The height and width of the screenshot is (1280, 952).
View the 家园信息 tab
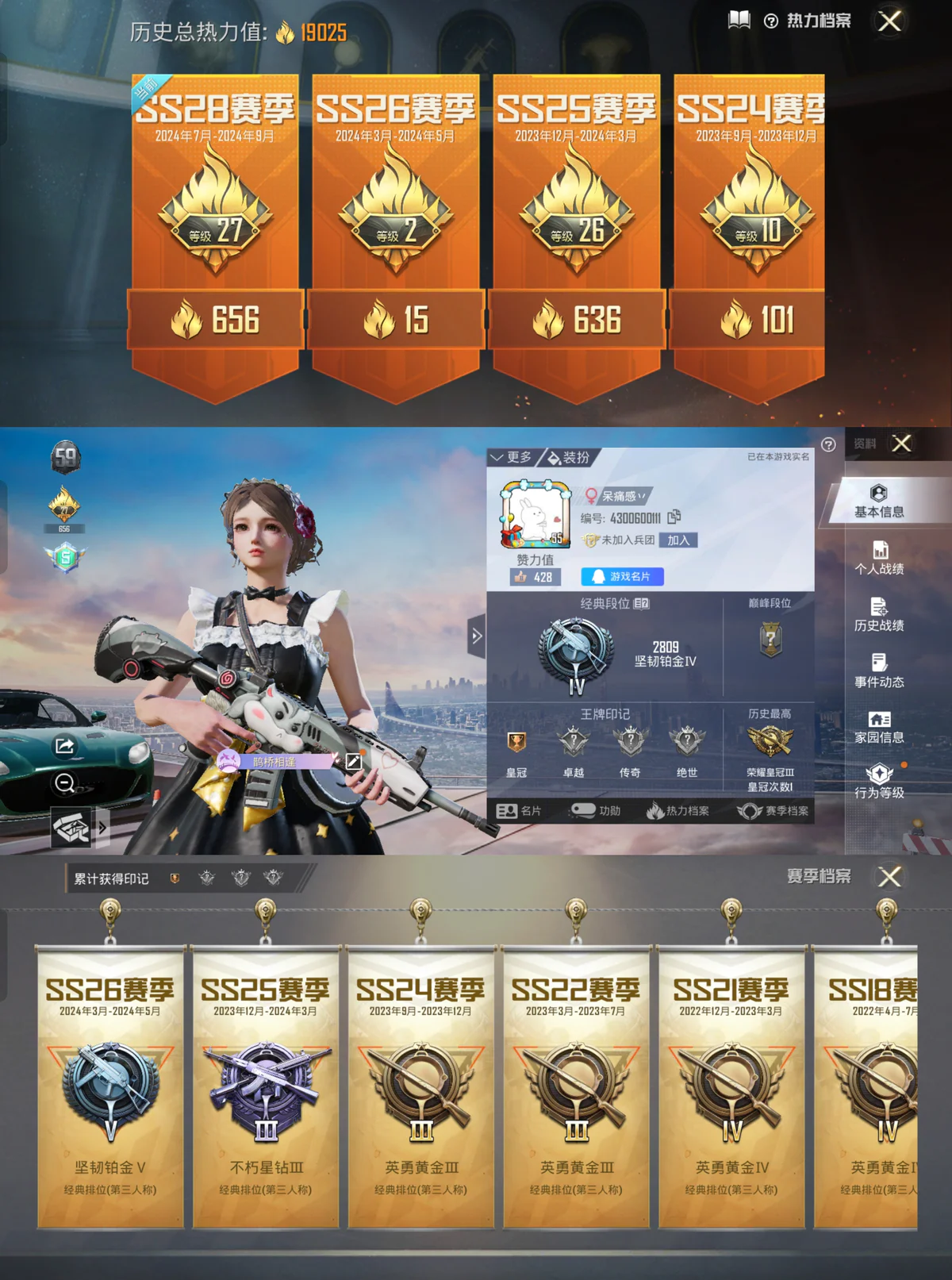(879, 726)
